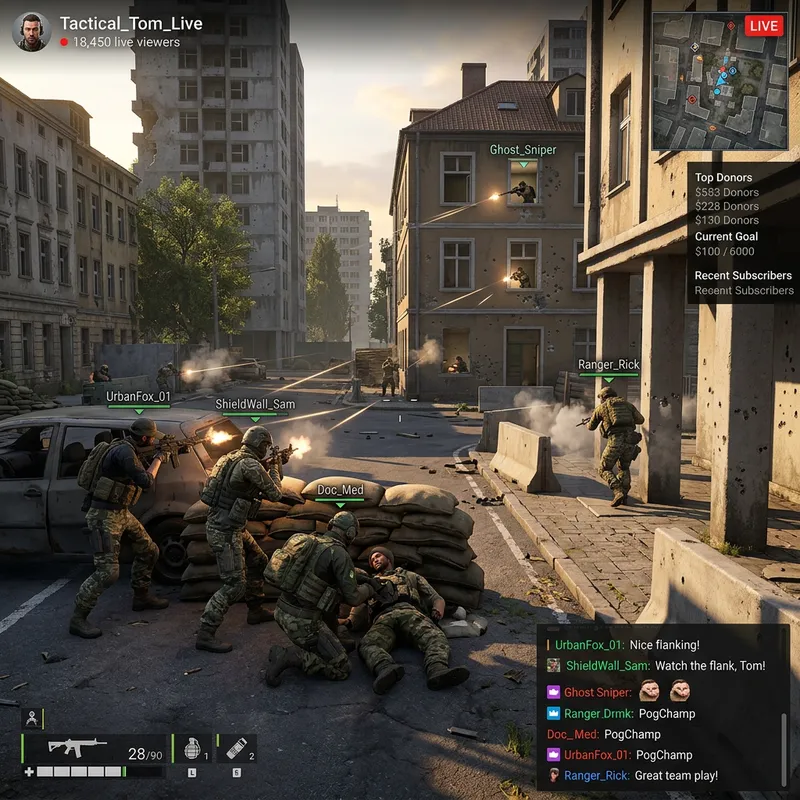This screenshot has height=800, width=800.
Task: Click Ranger_Rick's name in stream chat
Action: click(x=596, y=775)
